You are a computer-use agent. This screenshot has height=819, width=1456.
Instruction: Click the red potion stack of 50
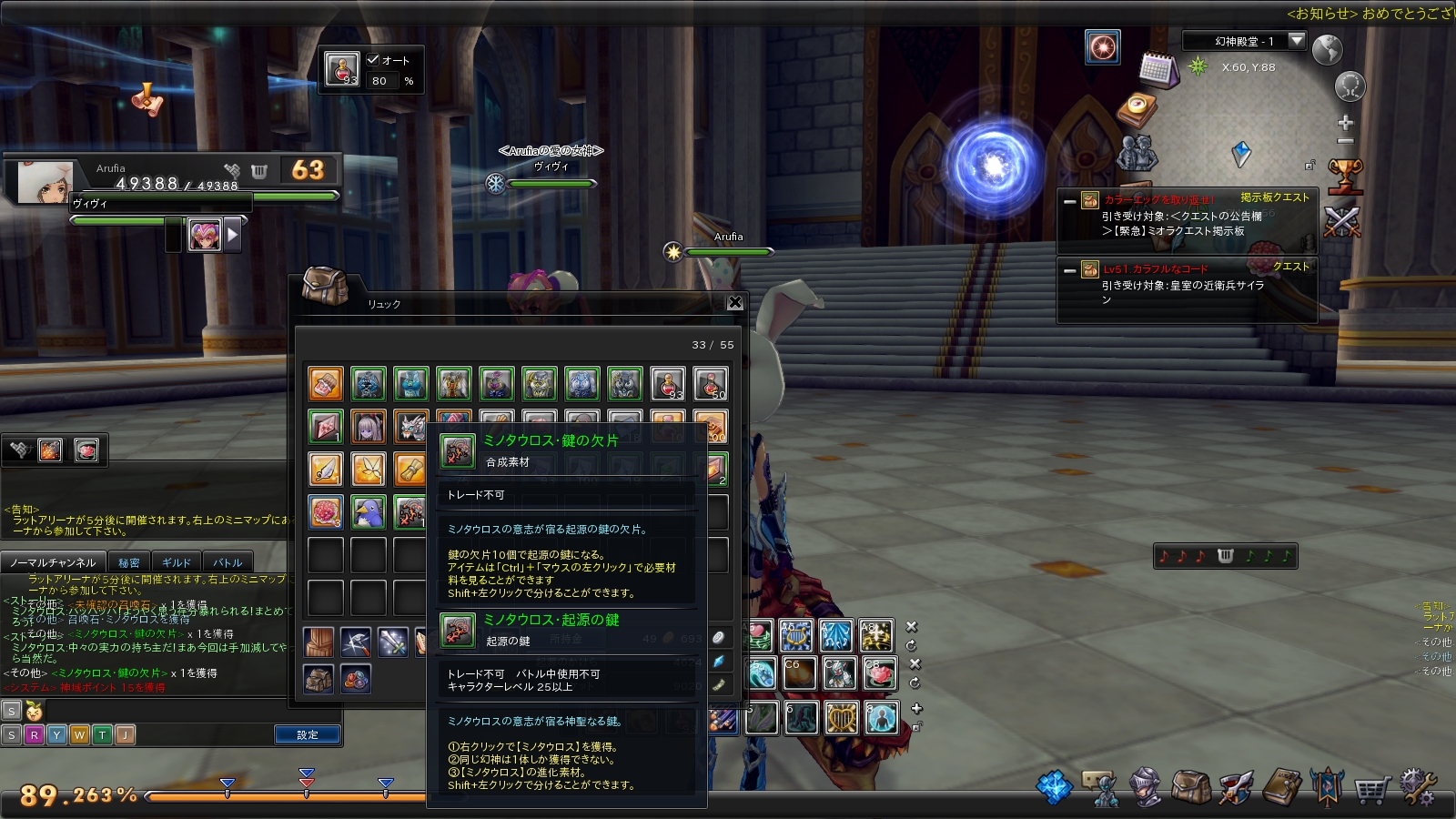click(x=710, y=384)
